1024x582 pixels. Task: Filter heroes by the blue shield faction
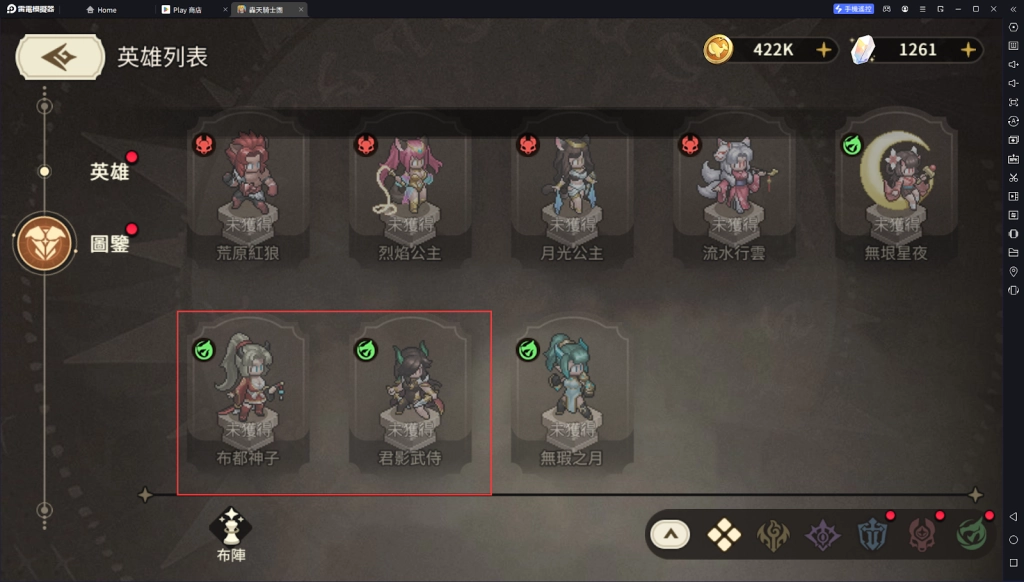coord(872,535)
